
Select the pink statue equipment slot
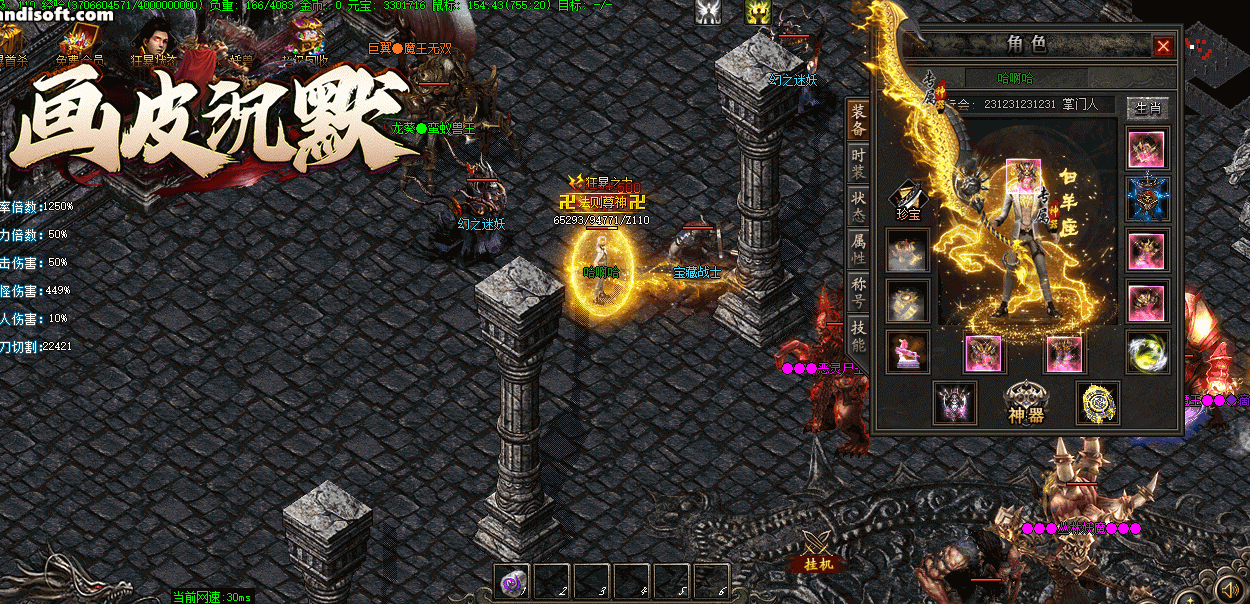[908, 352]
